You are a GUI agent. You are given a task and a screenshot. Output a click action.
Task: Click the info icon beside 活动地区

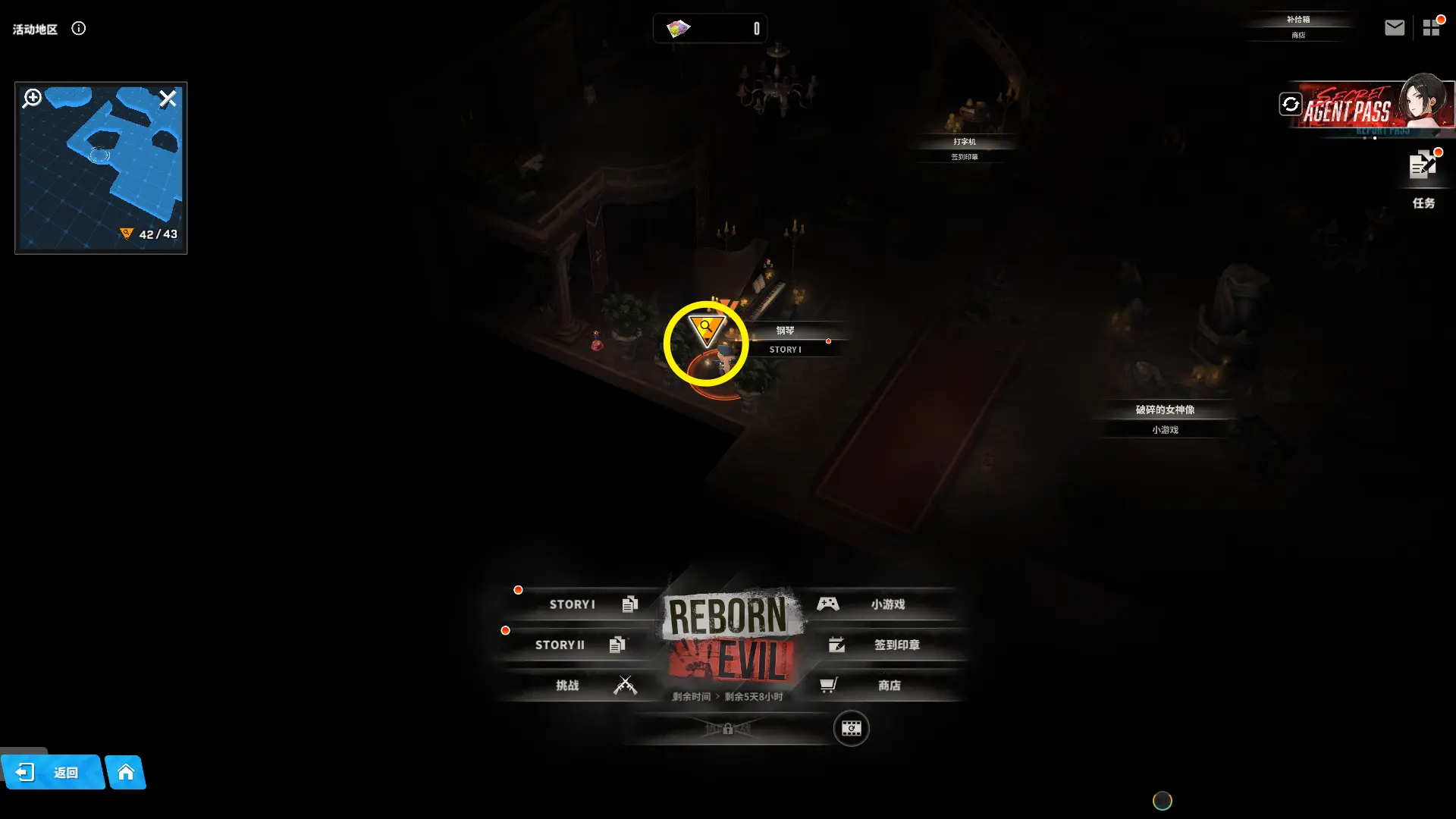[79, 29]
